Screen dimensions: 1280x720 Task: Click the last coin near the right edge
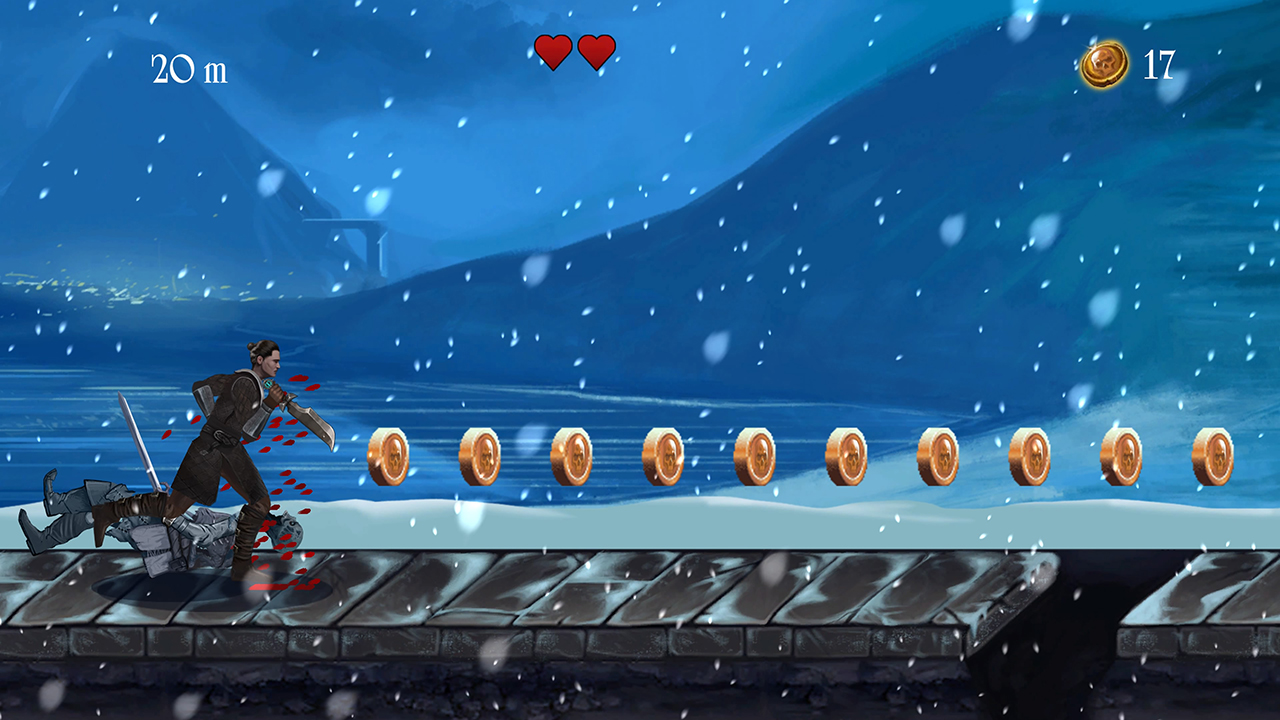point(1212,455)
